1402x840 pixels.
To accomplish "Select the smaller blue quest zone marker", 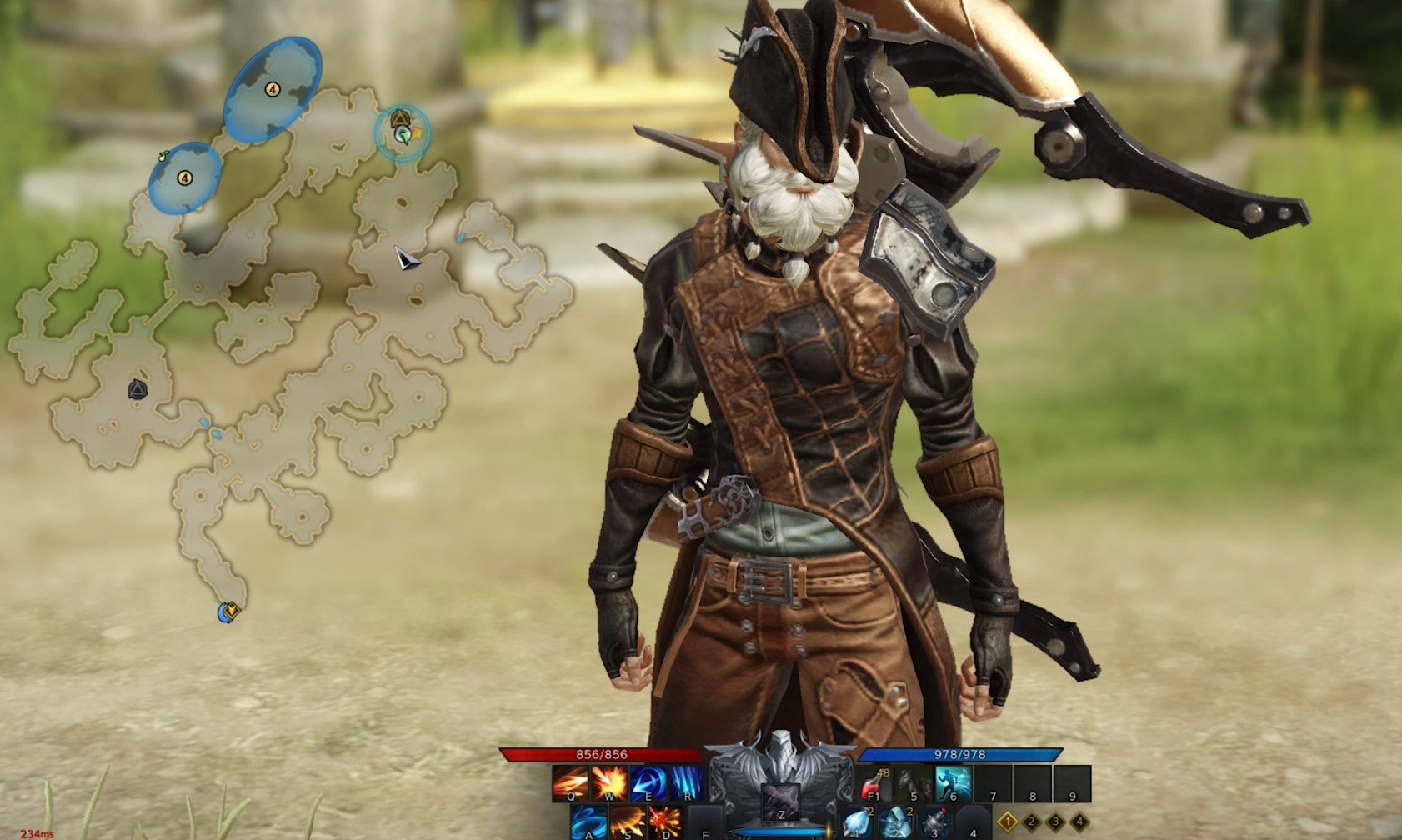I will 184,177.
